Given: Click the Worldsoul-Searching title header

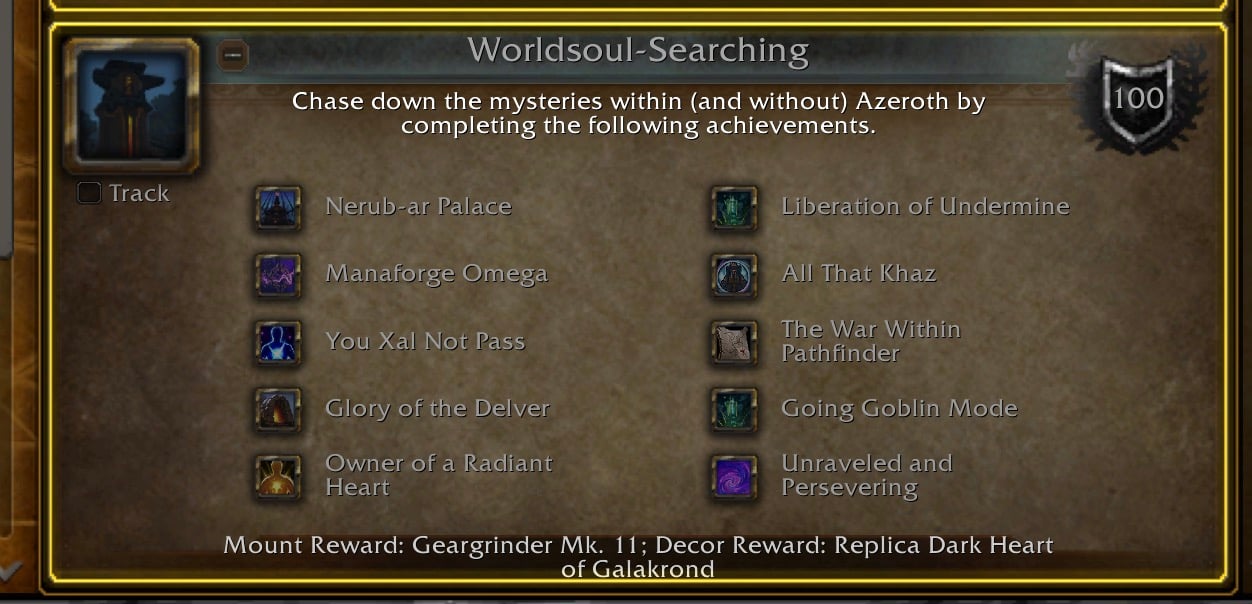Looking at the screenshot, I should 638,50.
